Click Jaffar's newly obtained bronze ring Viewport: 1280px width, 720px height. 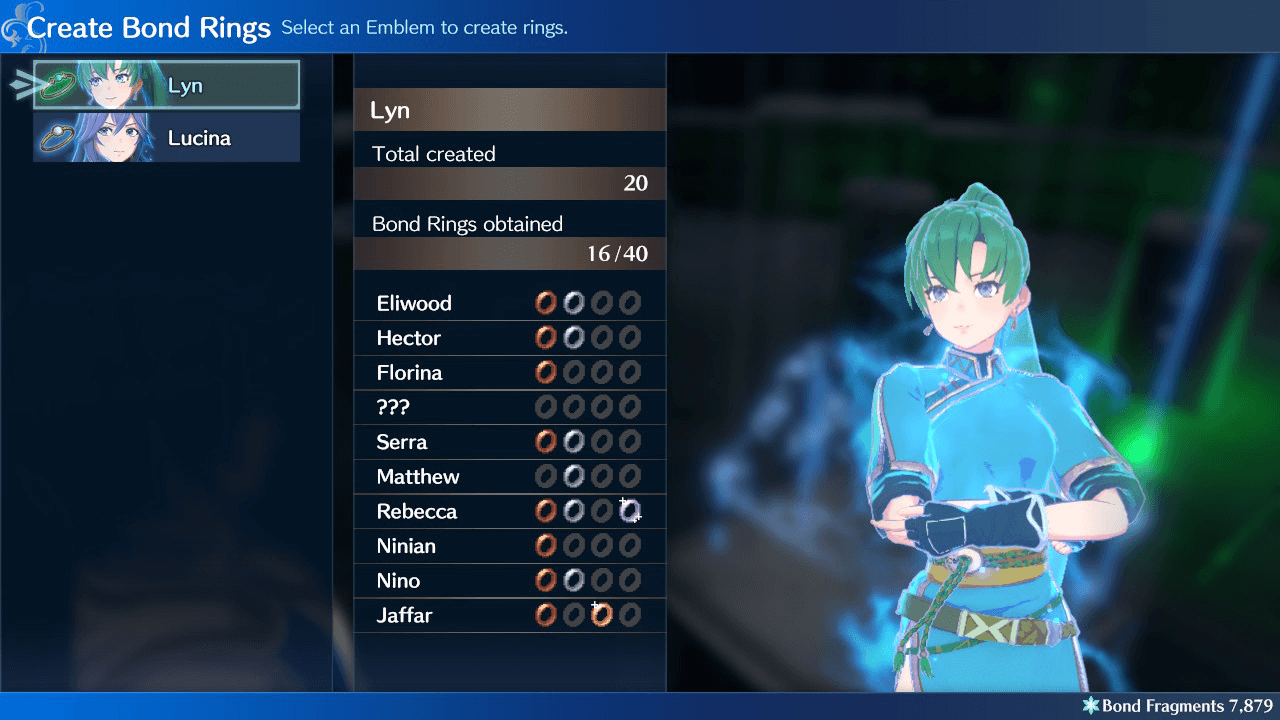(602, 614)
